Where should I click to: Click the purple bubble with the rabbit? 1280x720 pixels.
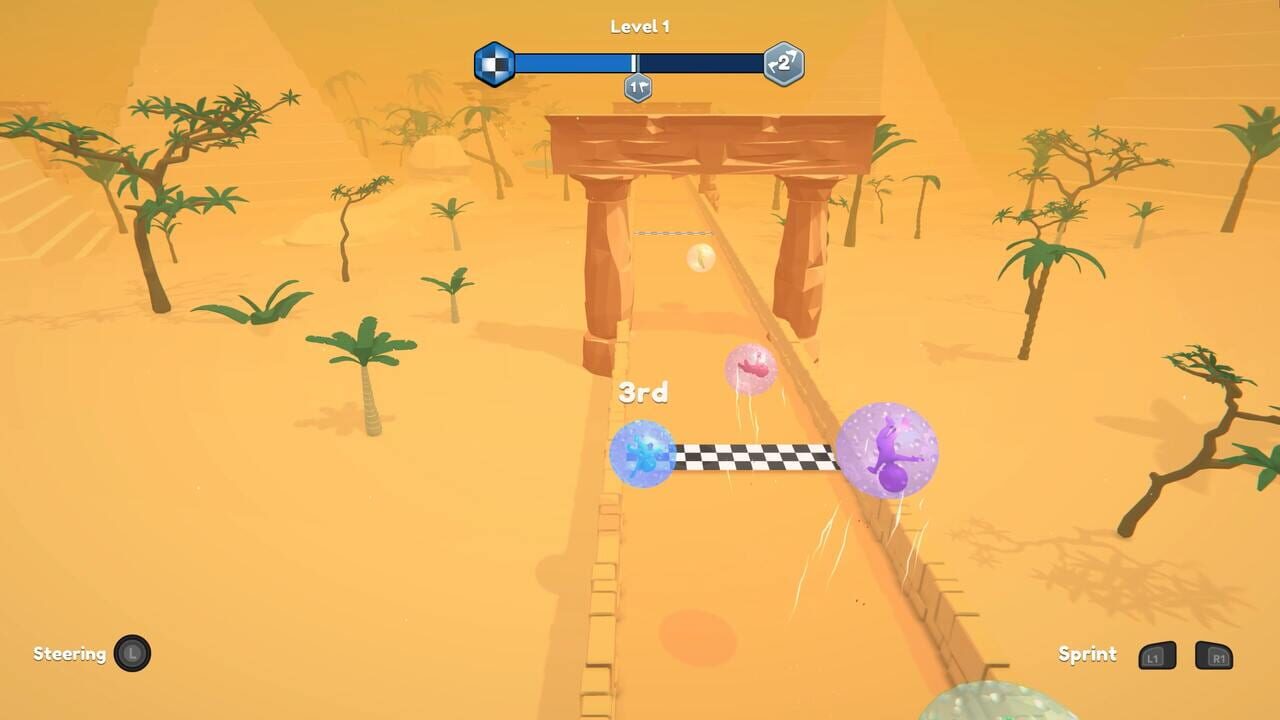[889, 455]
